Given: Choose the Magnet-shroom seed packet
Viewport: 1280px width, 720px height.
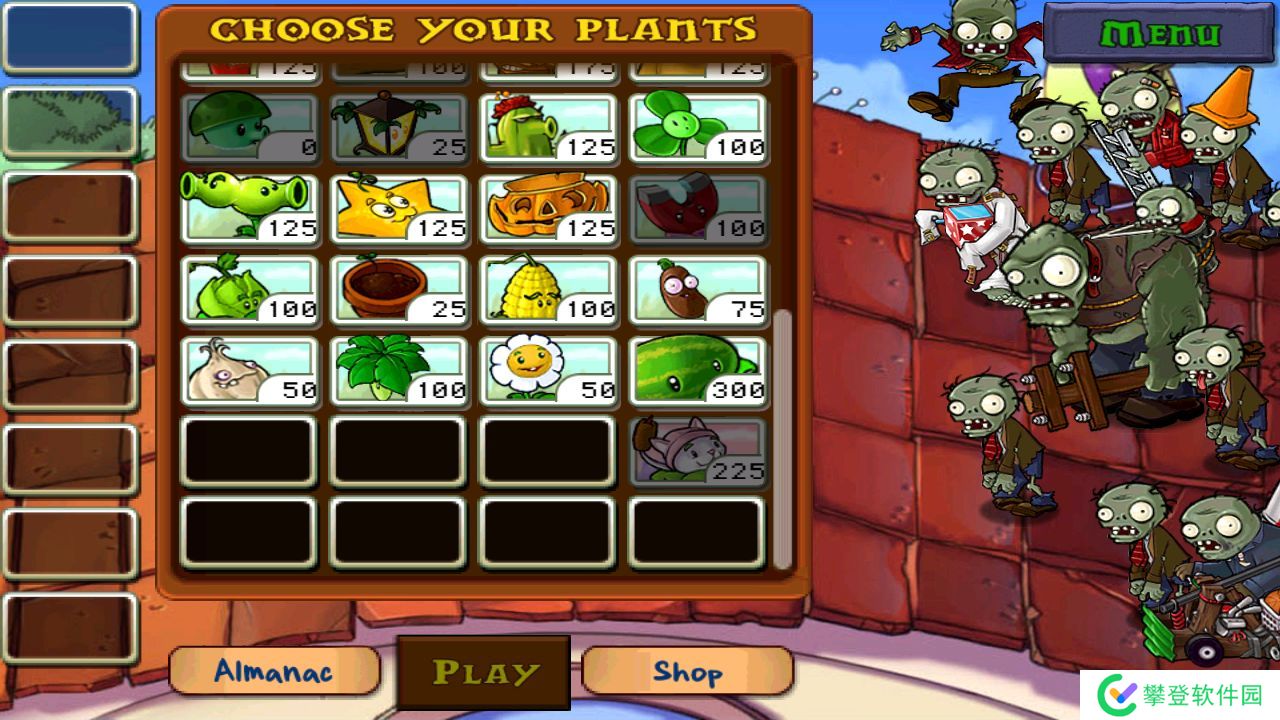Looking at the screenshot, I should tap(698, 209).
